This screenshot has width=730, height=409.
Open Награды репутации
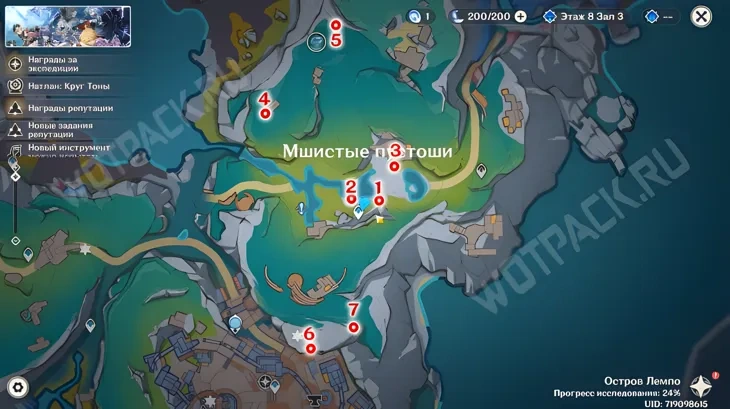(x=62, y=108)
